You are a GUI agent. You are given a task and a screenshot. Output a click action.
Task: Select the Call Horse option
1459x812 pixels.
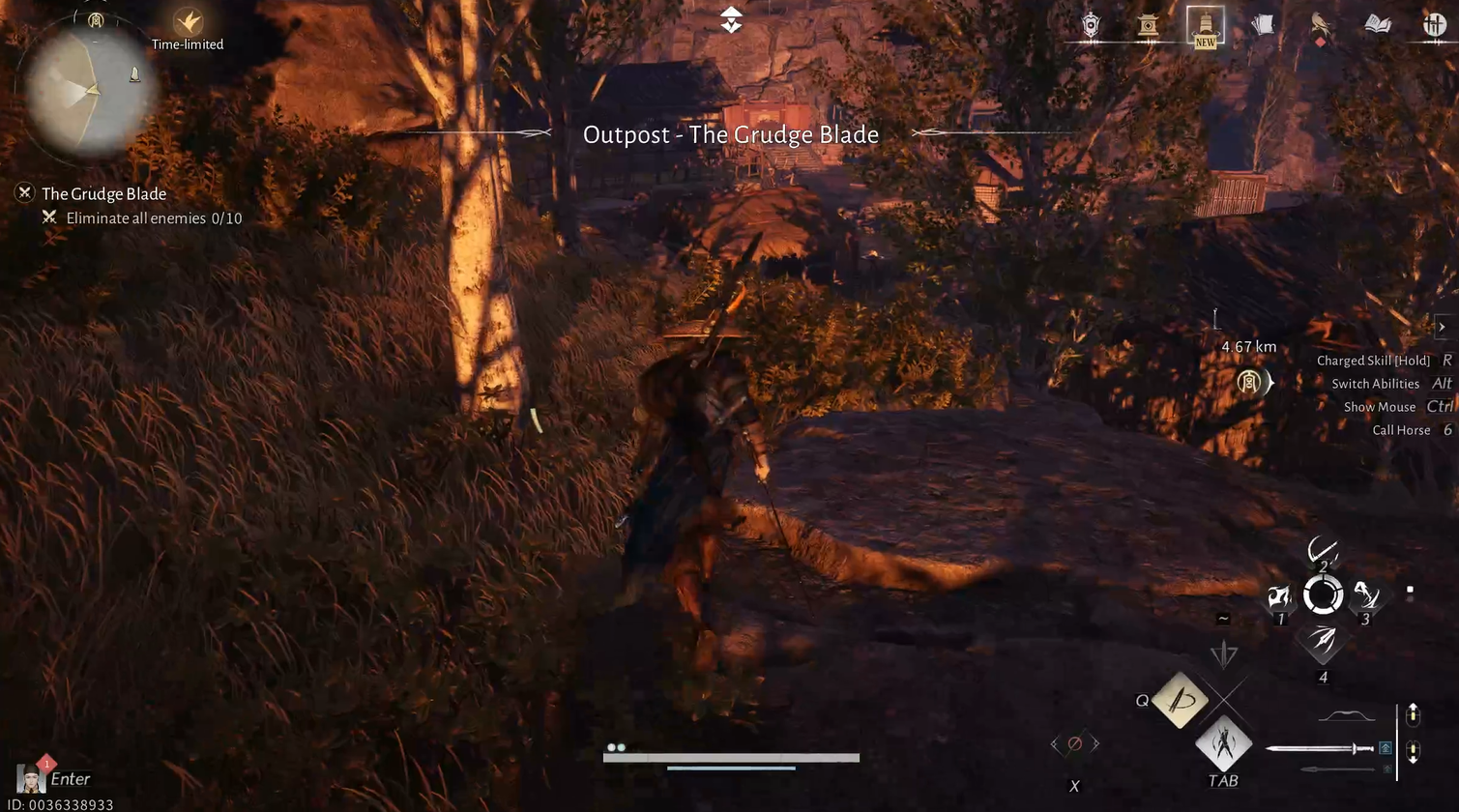1400,429
